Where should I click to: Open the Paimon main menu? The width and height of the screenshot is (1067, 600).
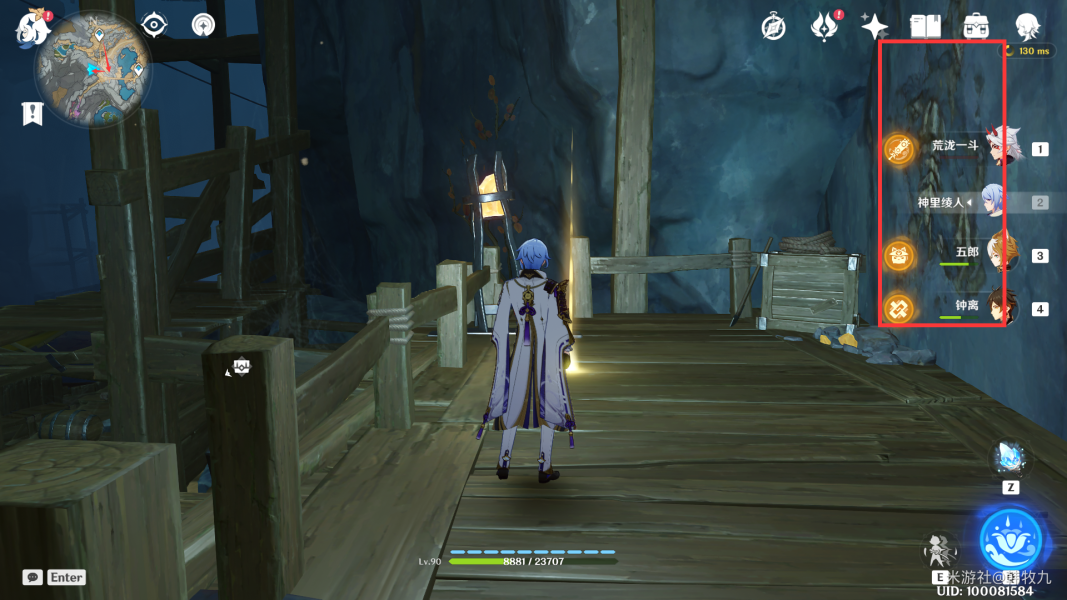click(31, 28)
